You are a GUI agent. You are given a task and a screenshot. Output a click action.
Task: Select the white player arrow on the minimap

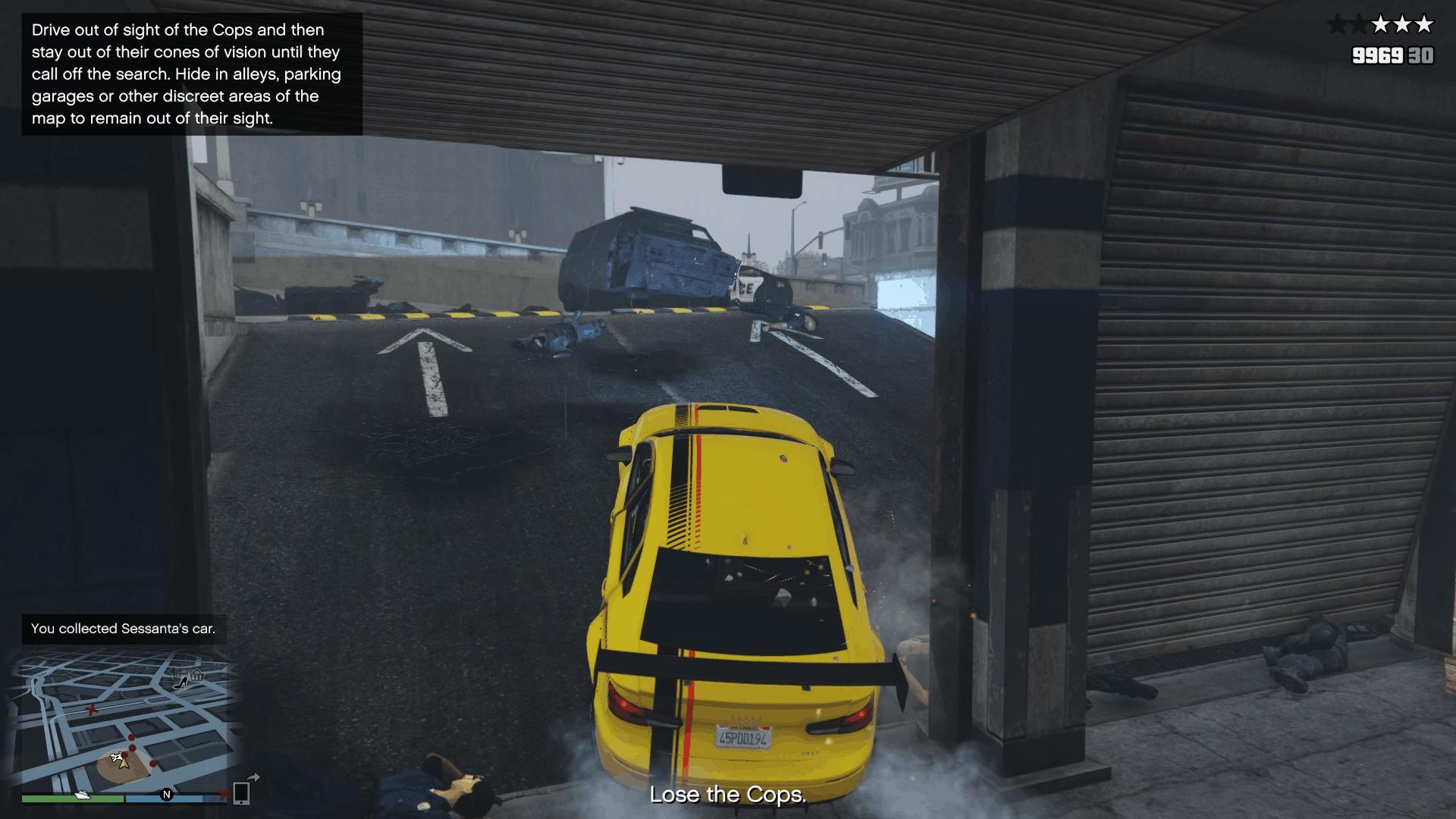(x=124, y=766)
